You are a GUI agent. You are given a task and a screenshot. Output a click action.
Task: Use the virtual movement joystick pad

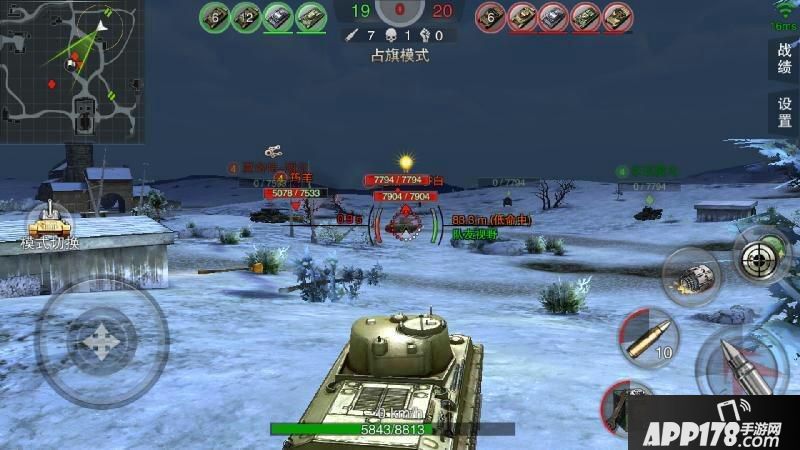[101, 340]
